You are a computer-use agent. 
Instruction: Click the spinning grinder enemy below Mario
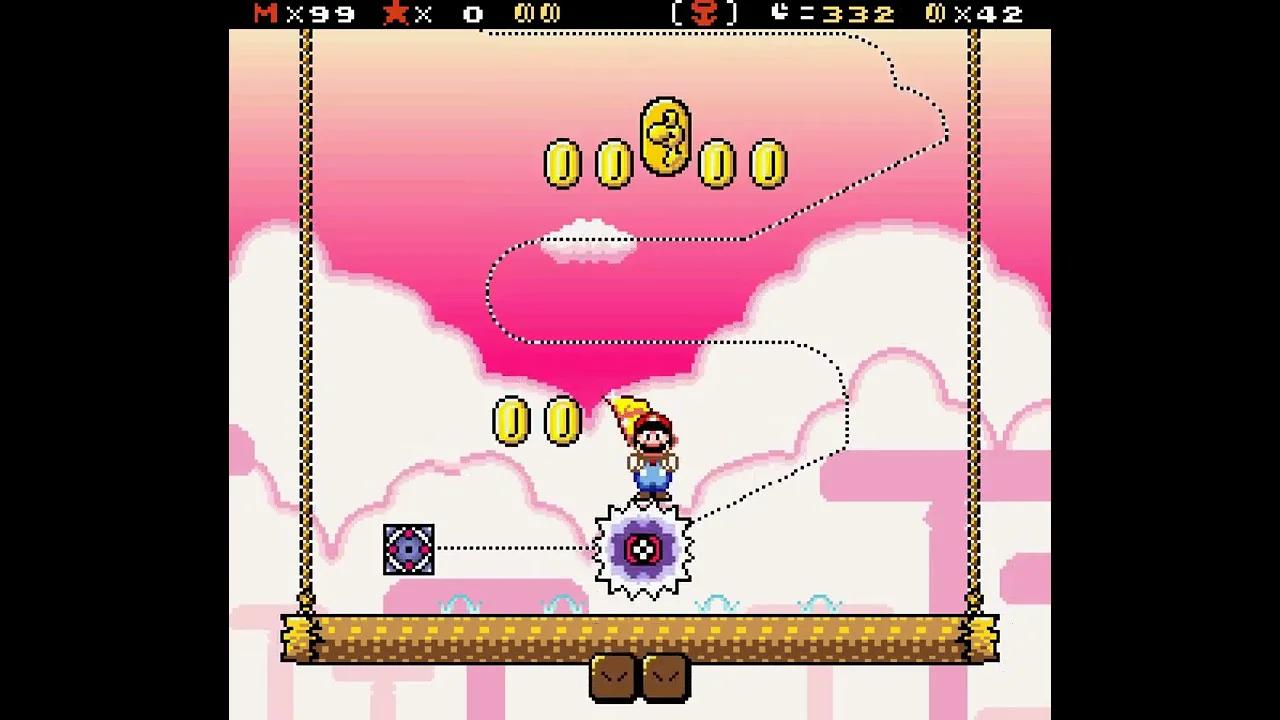point(646,549)
